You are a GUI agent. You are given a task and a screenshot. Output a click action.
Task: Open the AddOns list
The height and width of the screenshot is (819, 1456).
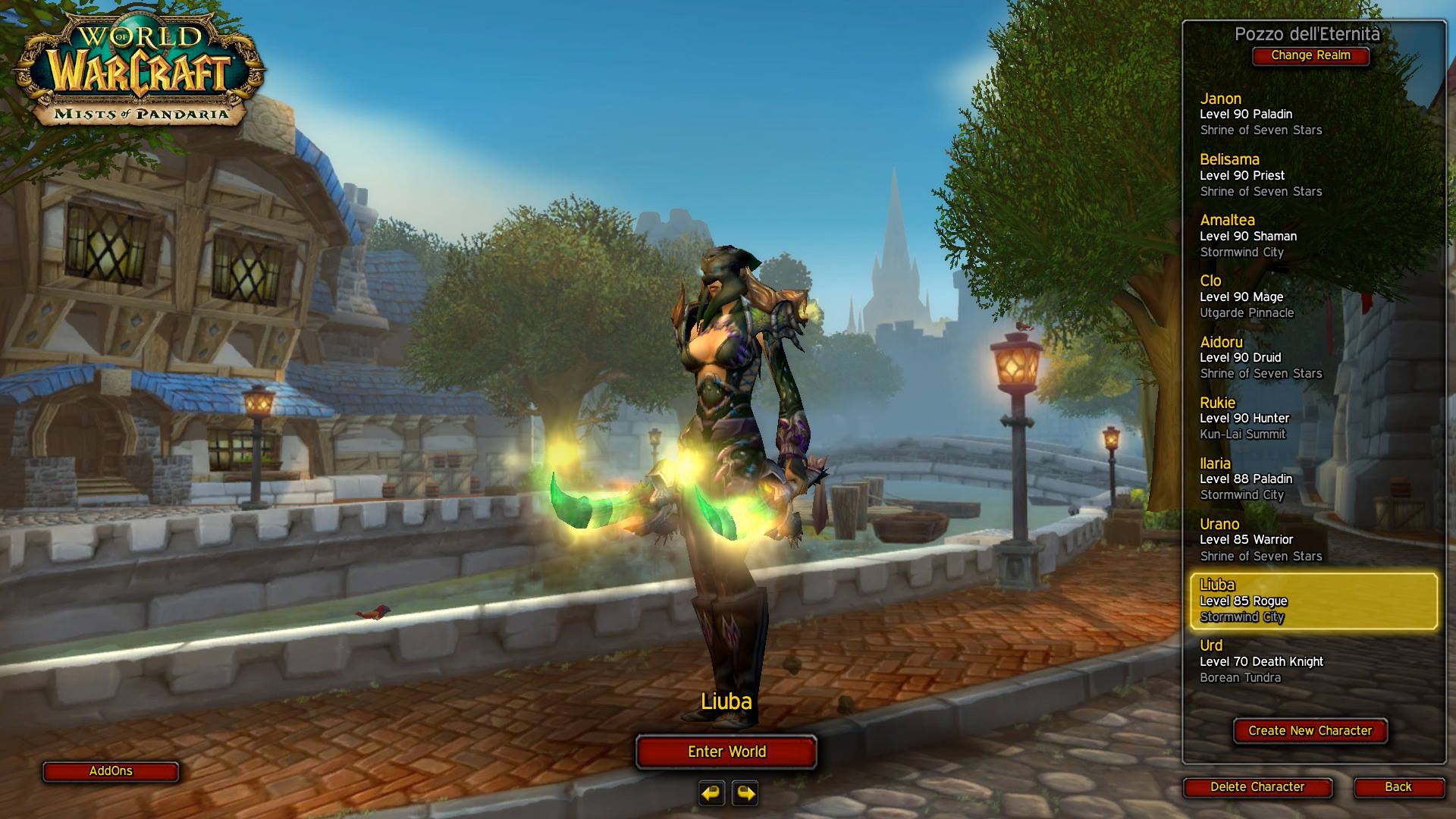pos(111,771)
